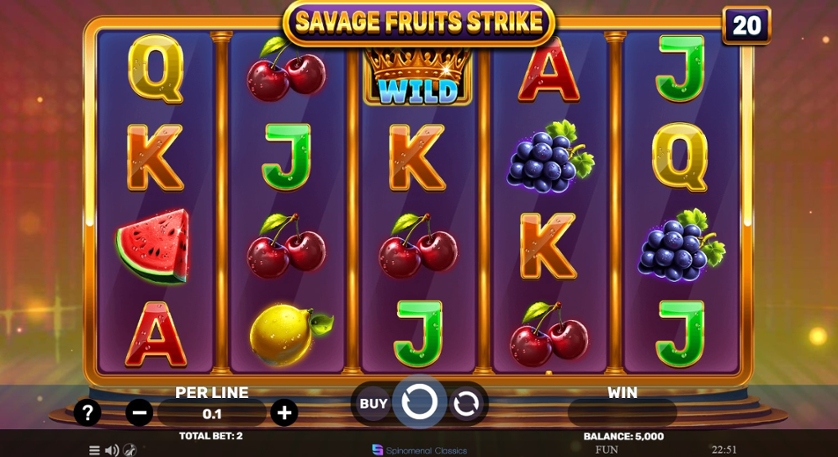The image size is (838, 457).
Task: Toggle the sound speaker icon
Action: click(x=112, y=450)
